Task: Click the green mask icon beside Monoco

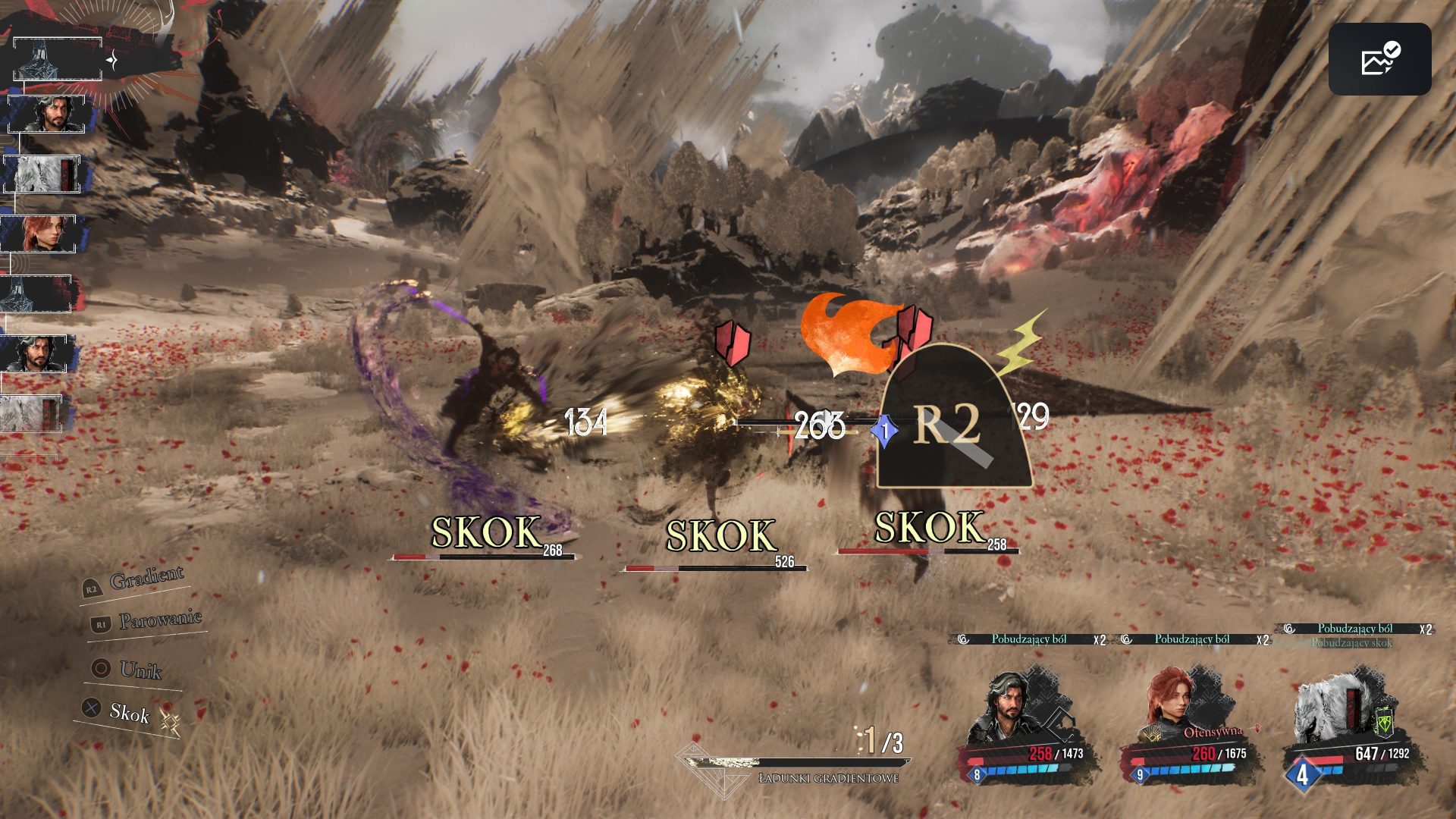Action: [x=1384, y=722]
